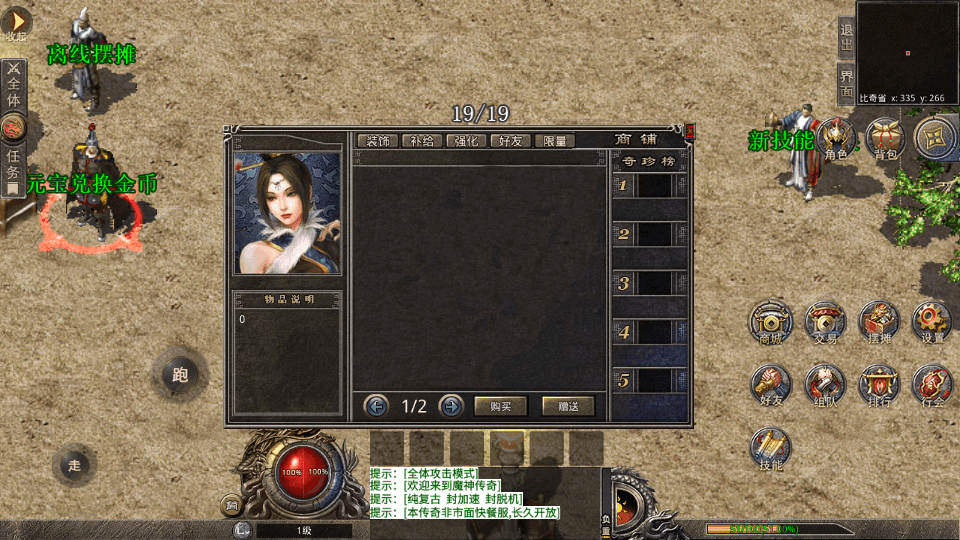Go to the next shop page arrow
The width and height of the screenshot is (960, 540).
(451, 406)
